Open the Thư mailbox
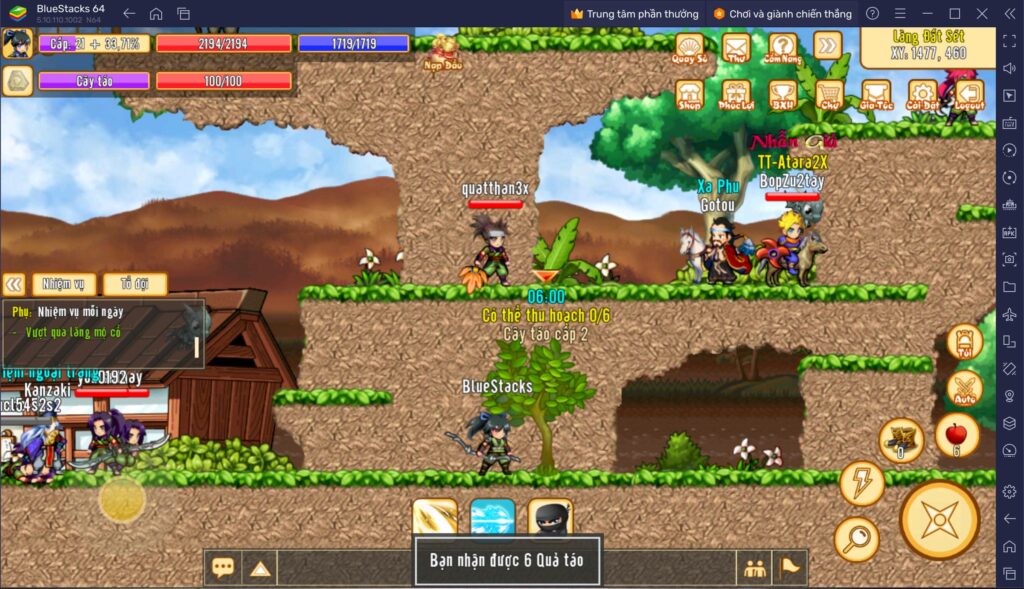 point(736,47)
